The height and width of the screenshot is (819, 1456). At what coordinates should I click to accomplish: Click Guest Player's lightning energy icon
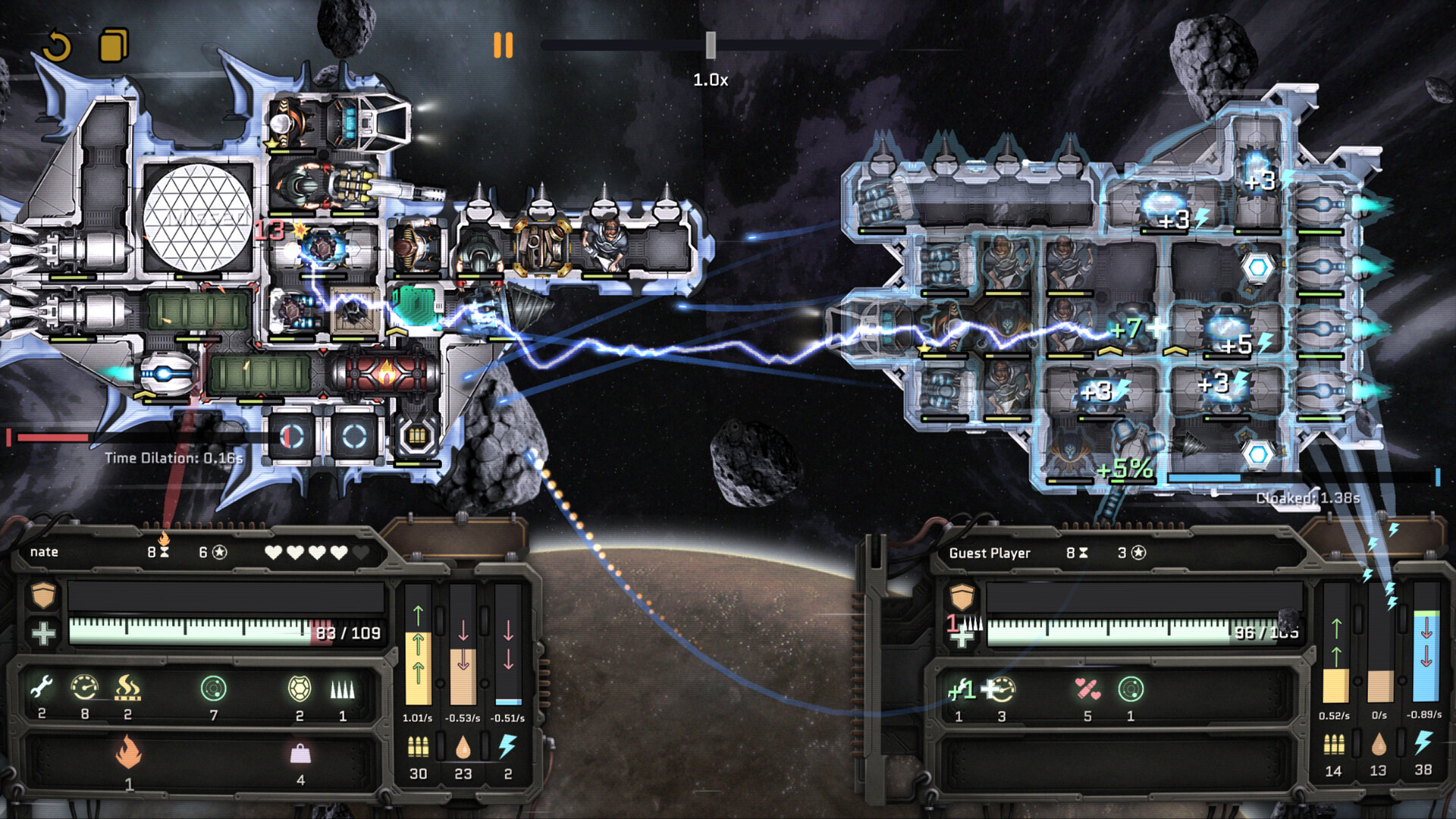pyautogui.click(x=1423, y=743)
